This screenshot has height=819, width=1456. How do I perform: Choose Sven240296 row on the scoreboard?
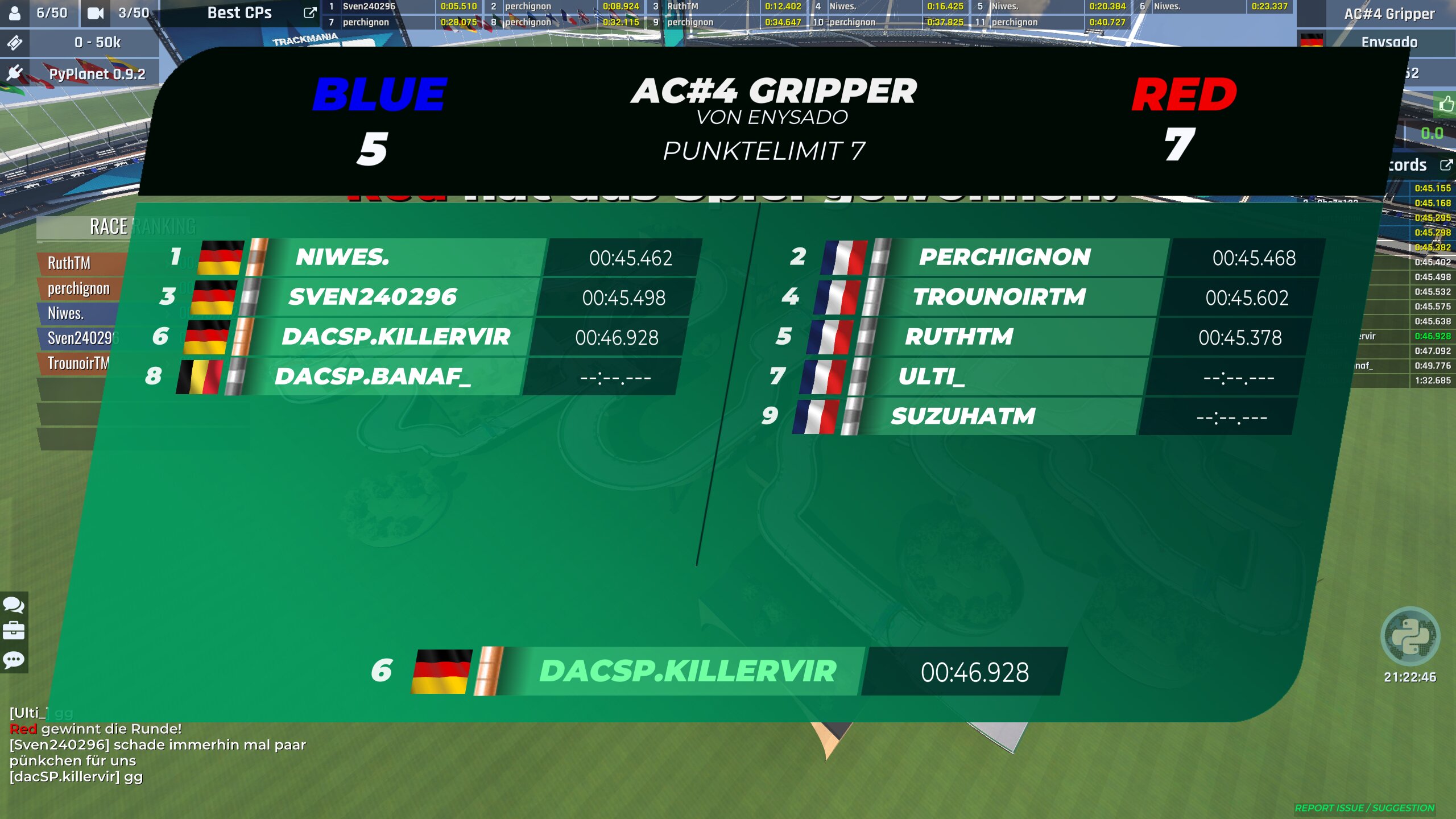tap(373, 297)
